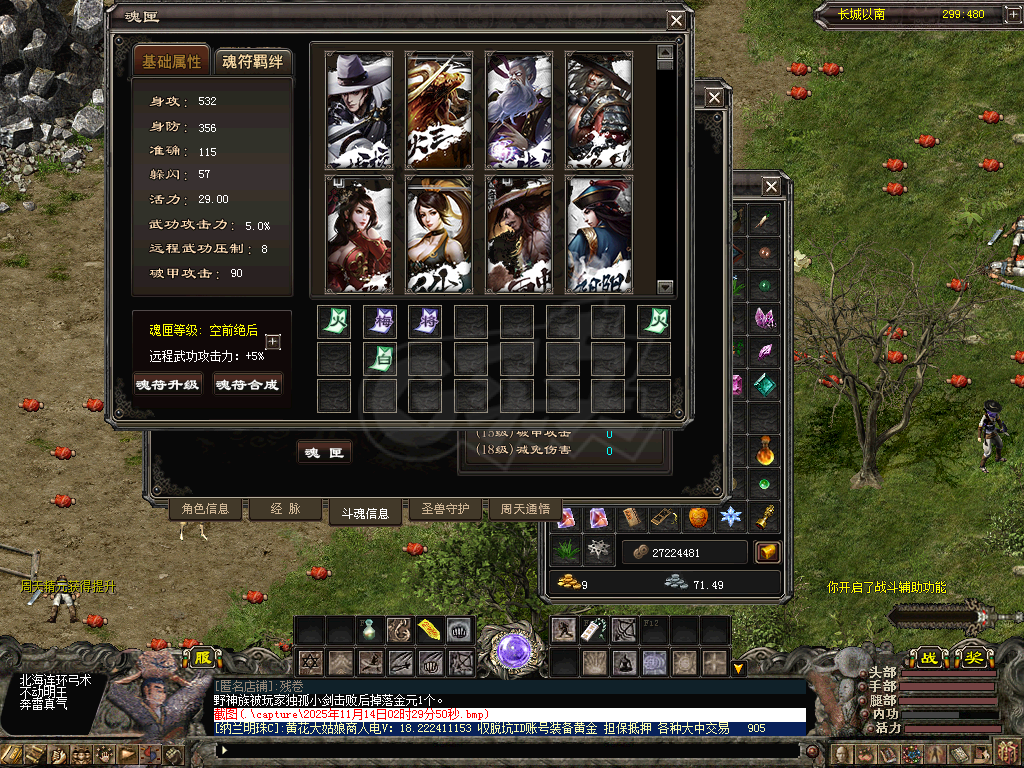Screen dimensions: 1024x768
Task: Switch to the 经脉 tab
Action: [285, 509]
